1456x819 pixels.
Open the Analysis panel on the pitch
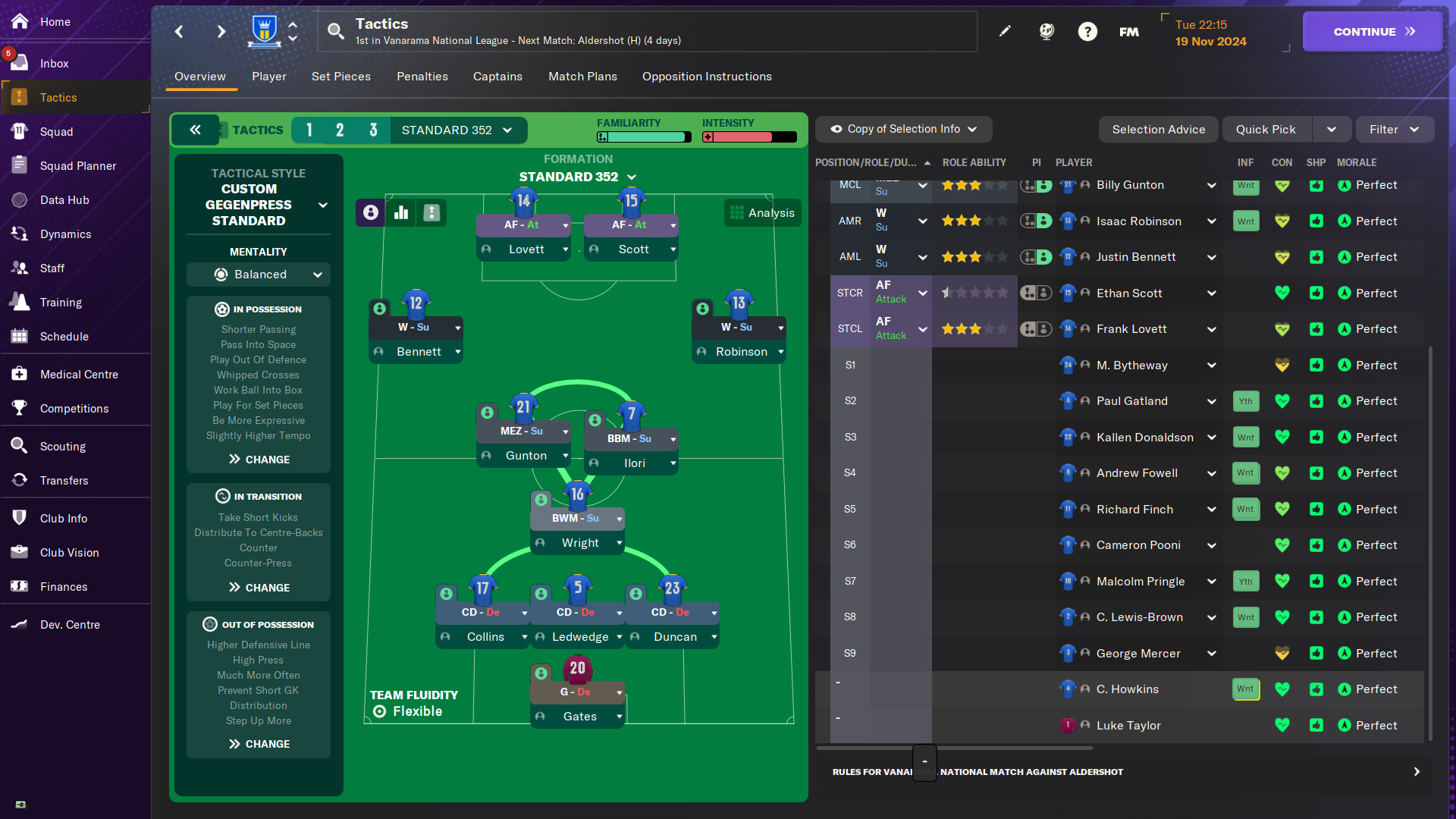(x=762, y=212)
